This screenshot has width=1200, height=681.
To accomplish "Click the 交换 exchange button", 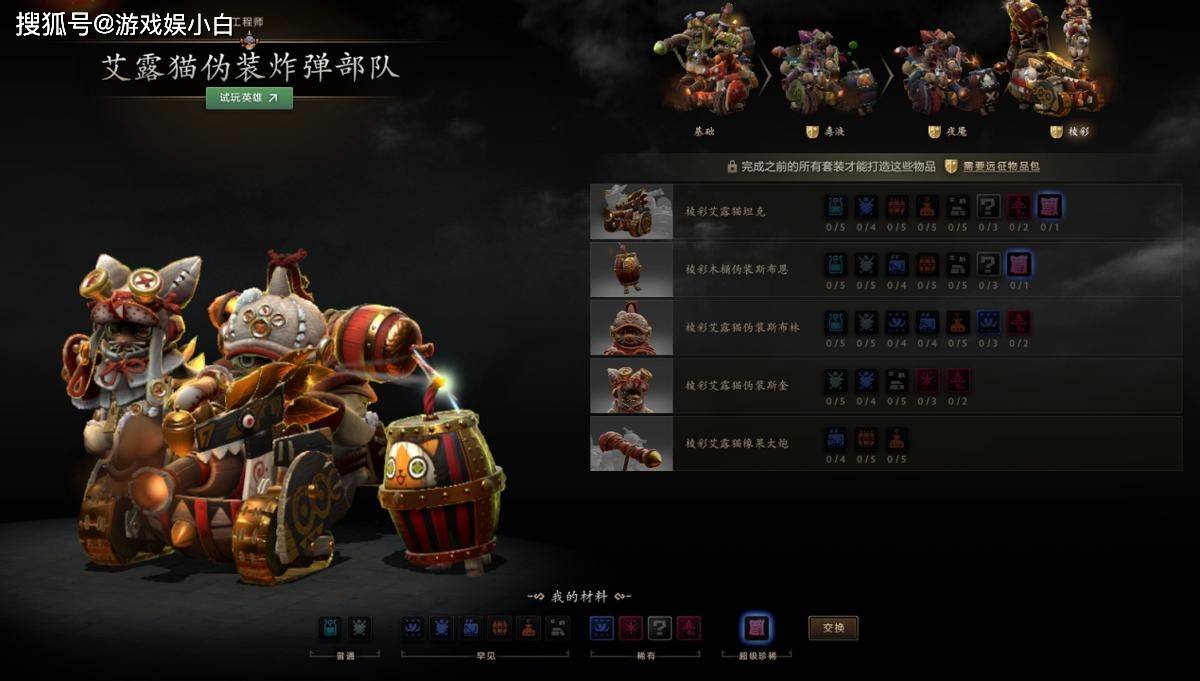I will tap(833, 628).
